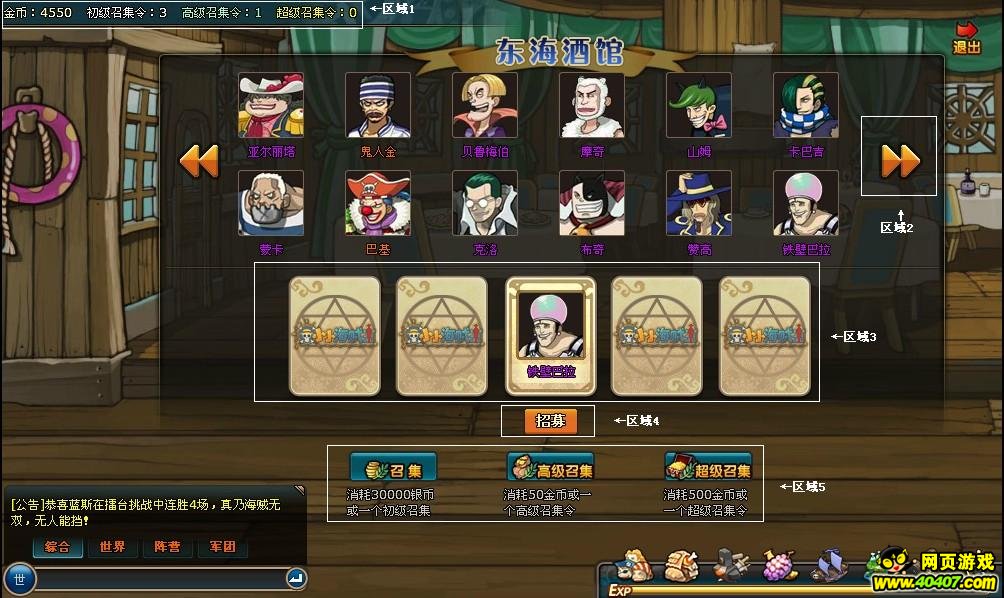Use the basic 召集 summon button
Viewport: 1004px width, 598px height.
pos(393,469)
